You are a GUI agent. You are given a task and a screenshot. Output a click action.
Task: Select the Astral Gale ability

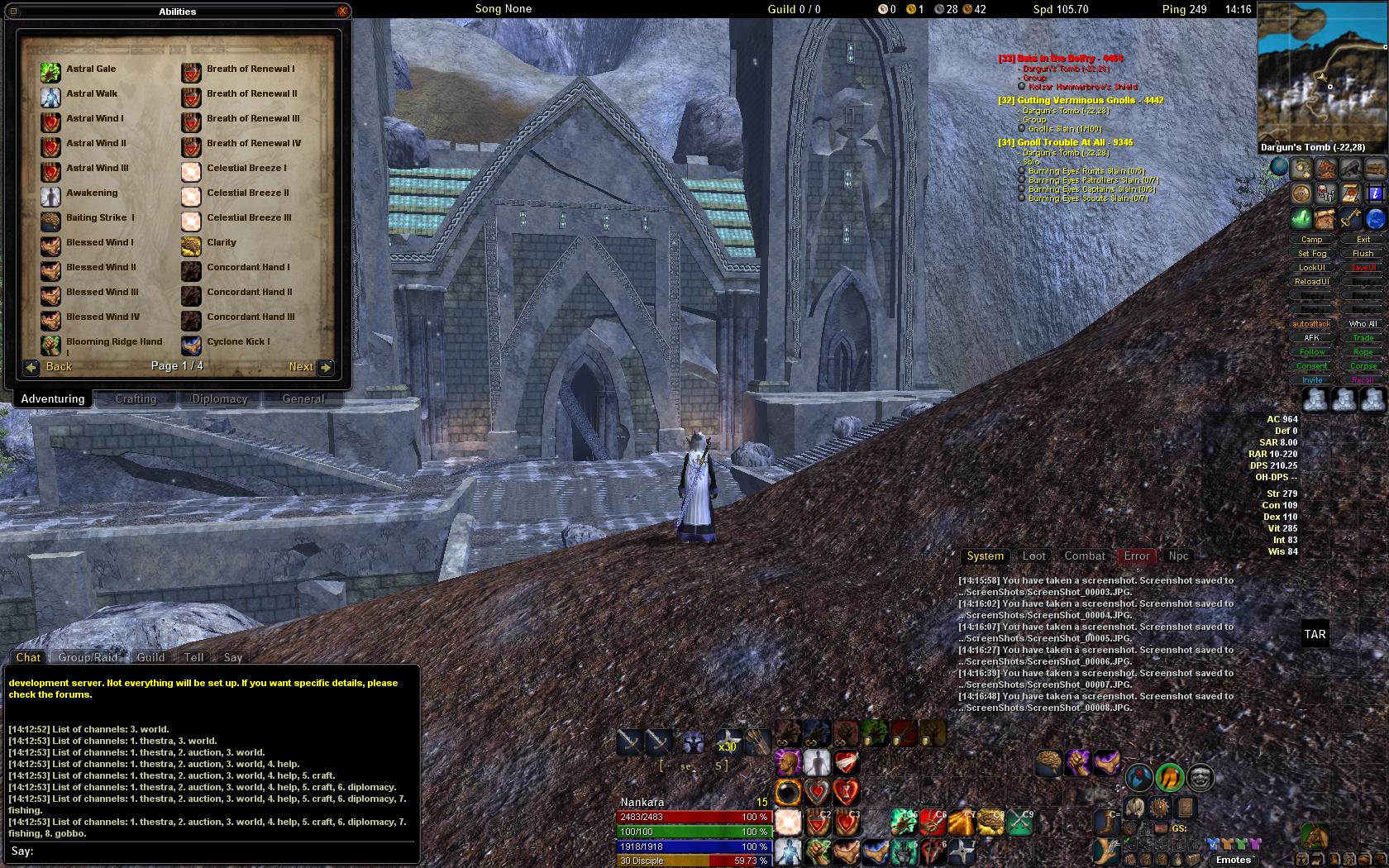tap(51, 72)
